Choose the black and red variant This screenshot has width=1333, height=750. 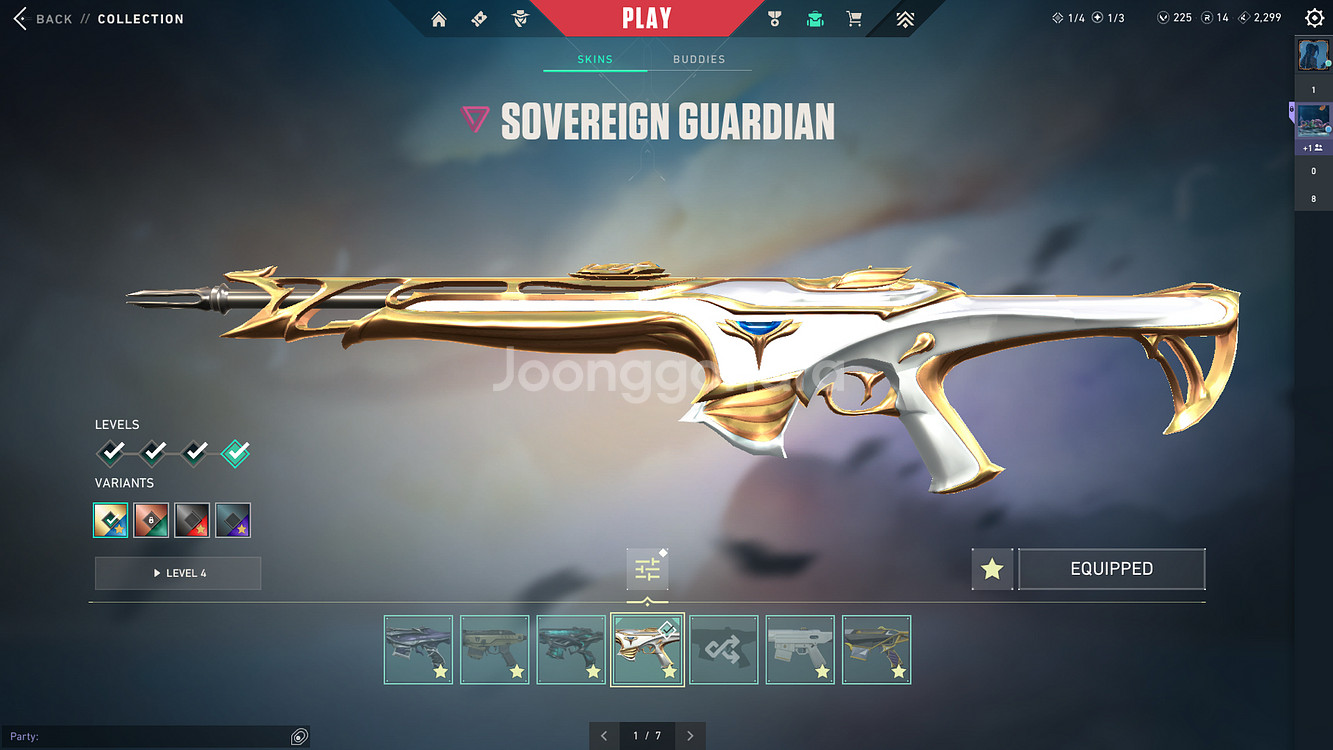192,520
